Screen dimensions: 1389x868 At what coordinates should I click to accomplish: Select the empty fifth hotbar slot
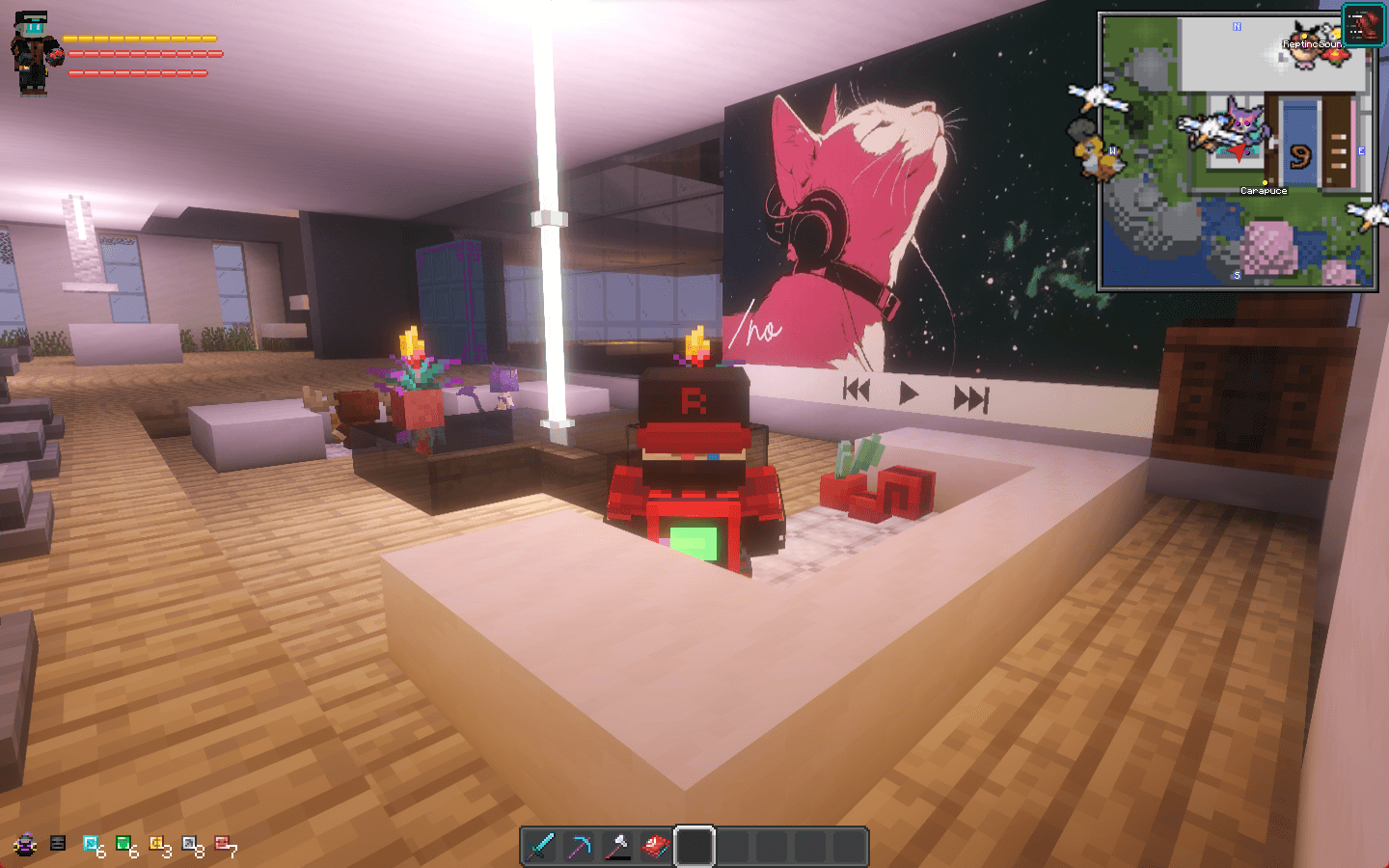695,845
